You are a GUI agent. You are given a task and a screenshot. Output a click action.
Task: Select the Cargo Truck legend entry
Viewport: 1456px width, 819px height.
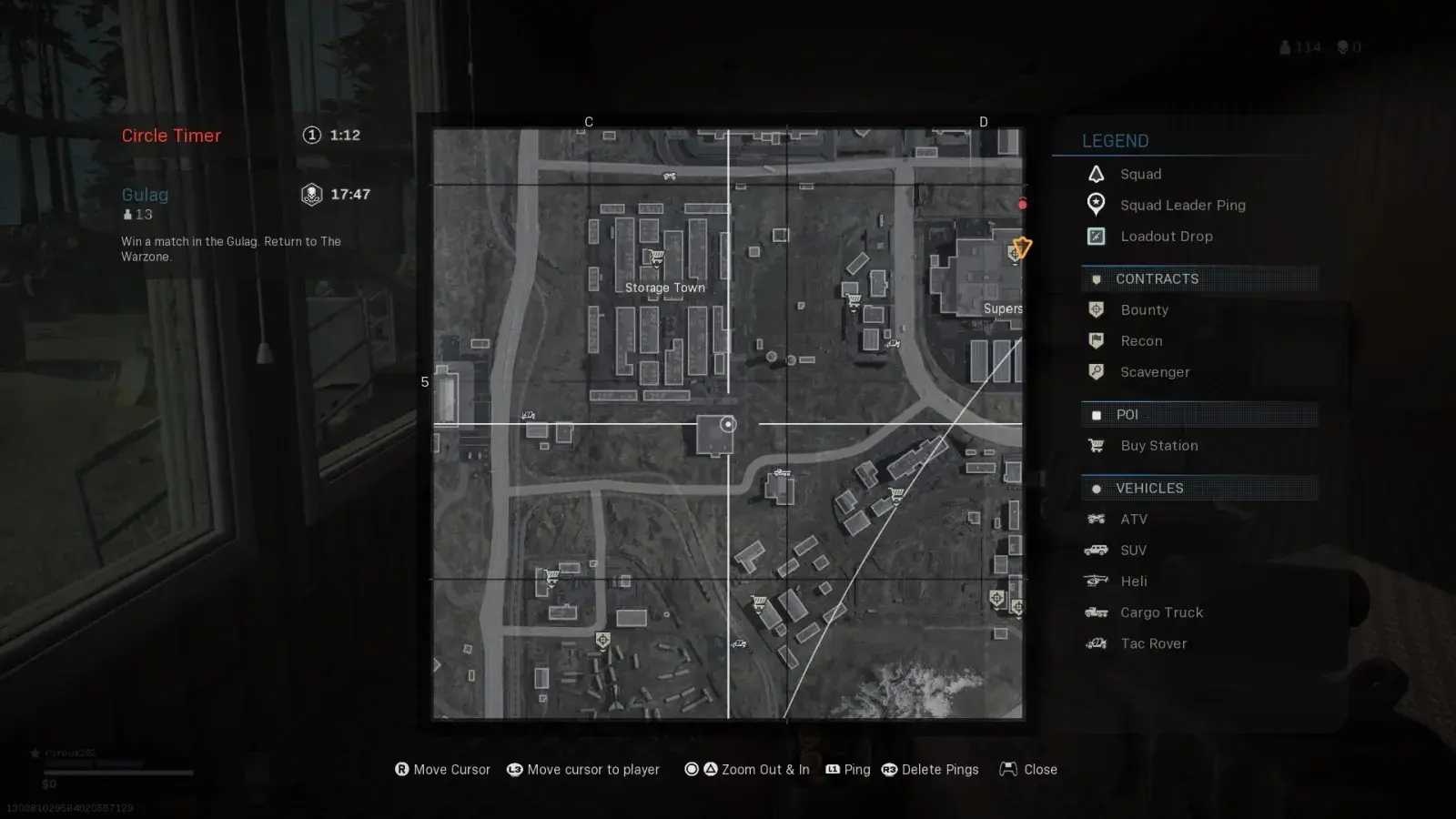[x=1161, y=612]
